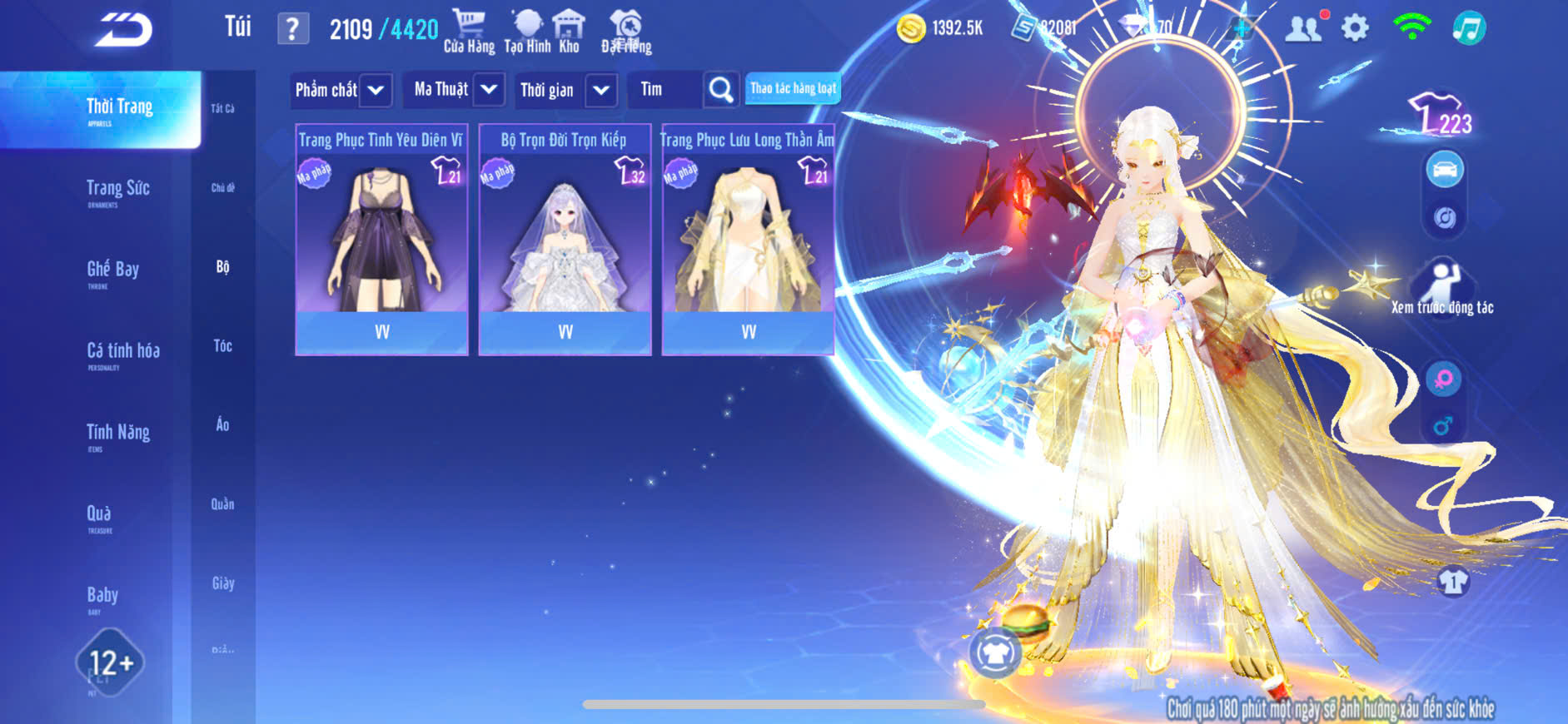1568x724 pixels.
Task: Open the help question mark
Action: [292, 29]
